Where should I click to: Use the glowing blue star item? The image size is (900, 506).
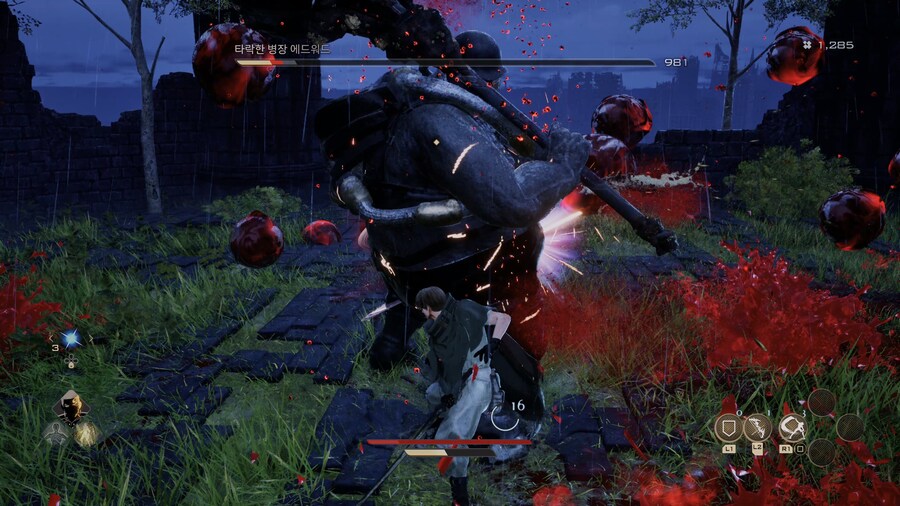(x=71, y=339)
